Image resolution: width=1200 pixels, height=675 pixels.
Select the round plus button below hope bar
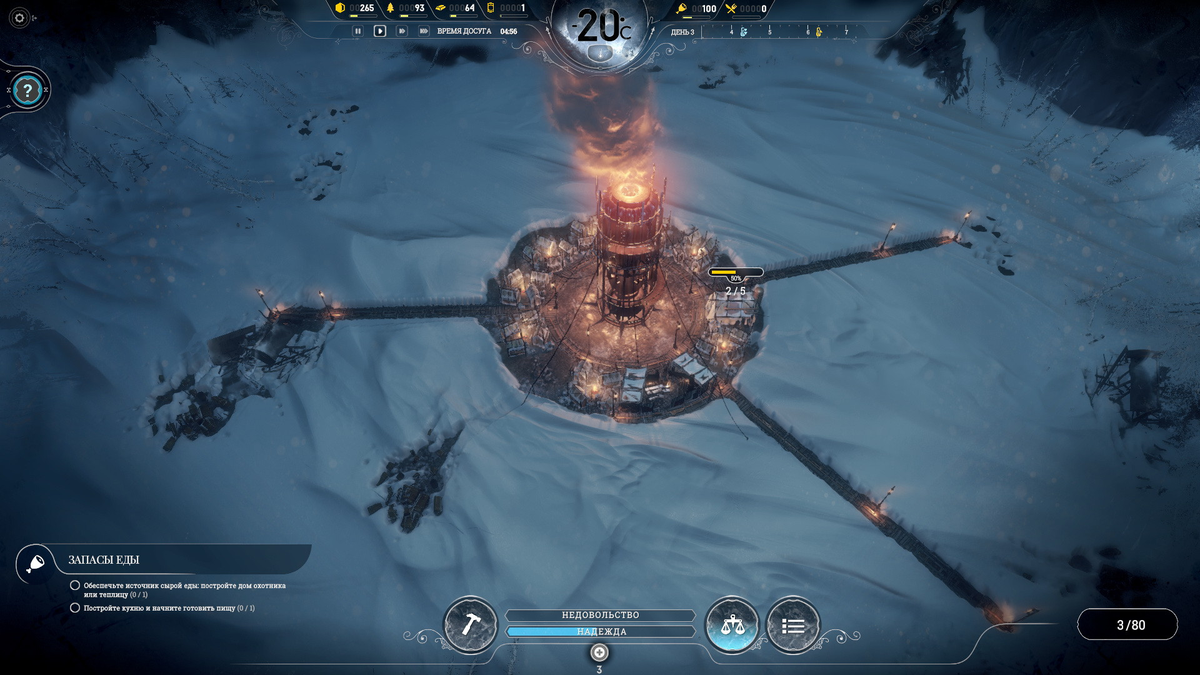[x=599, y=652]
